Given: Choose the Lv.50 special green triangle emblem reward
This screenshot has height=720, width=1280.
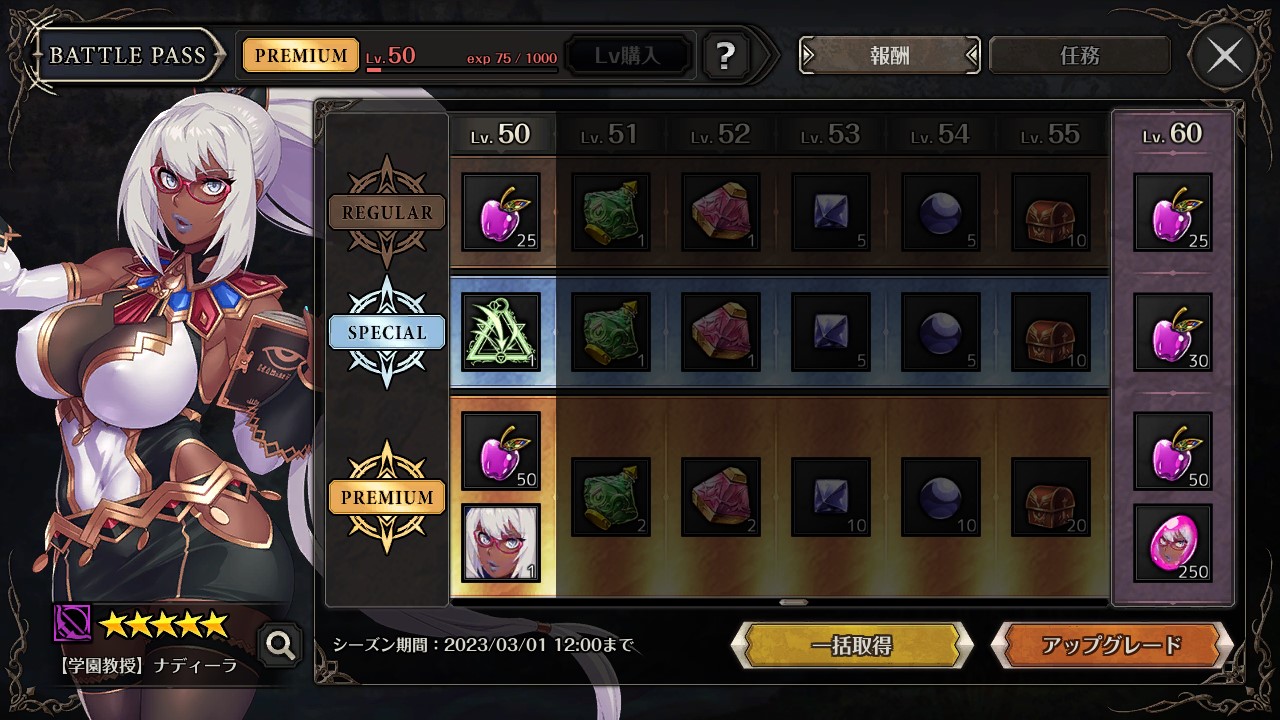Looking at the screenshot, I should point(501,332).
